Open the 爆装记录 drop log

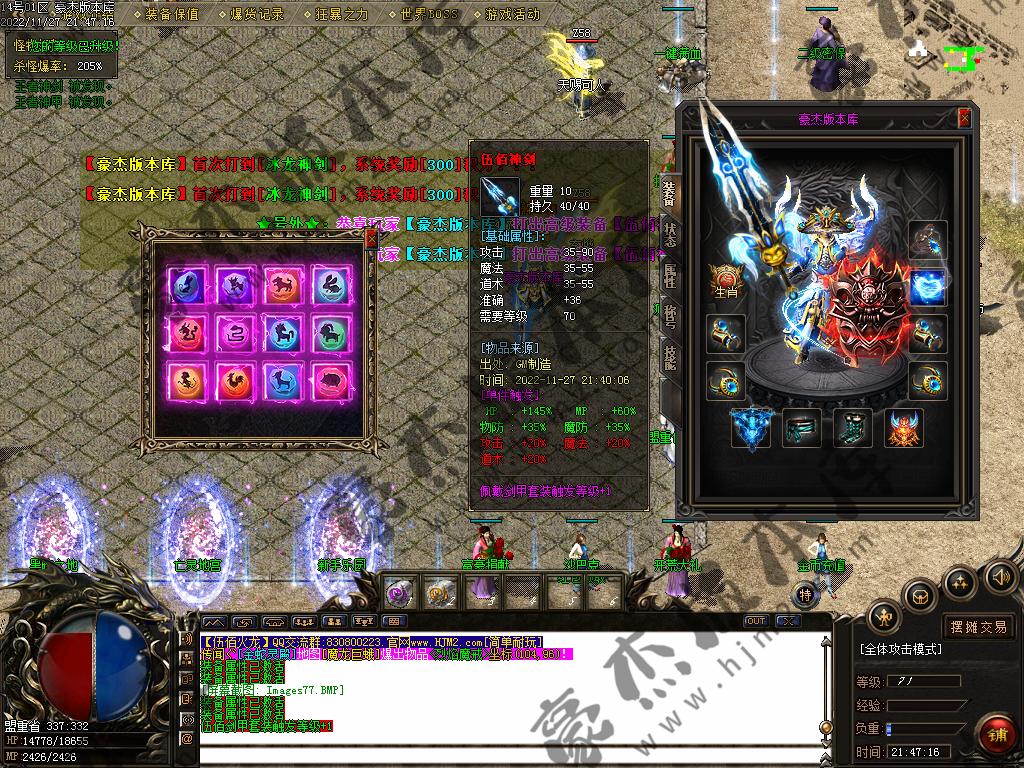point(257,14)
